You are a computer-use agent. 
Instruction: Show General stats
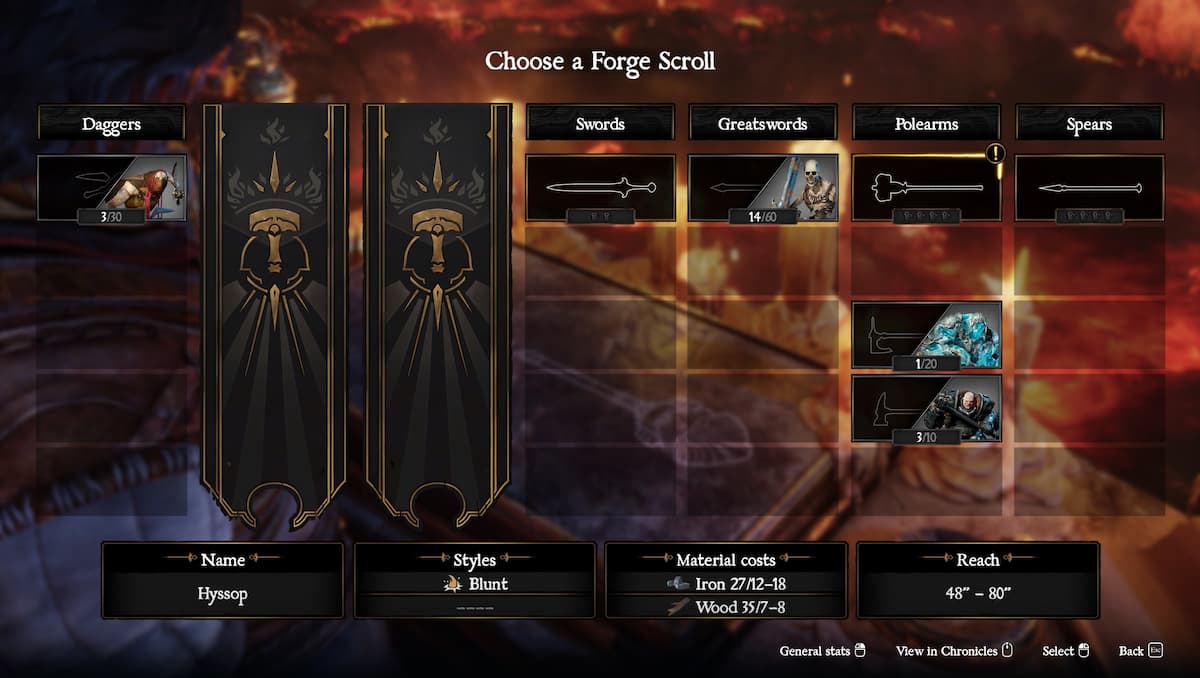(822, 651)
